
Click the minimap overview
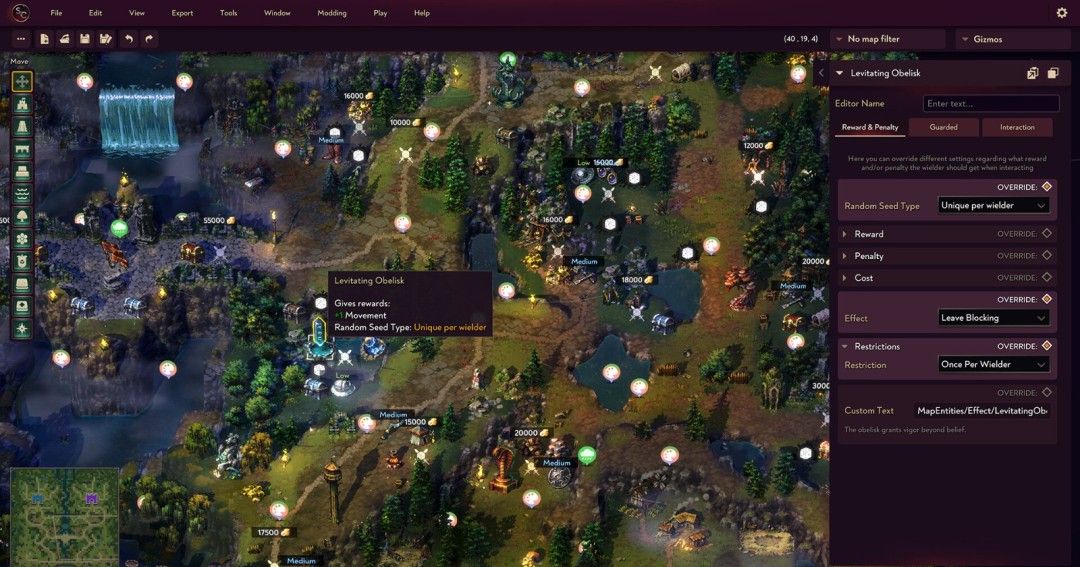[64, 515]
